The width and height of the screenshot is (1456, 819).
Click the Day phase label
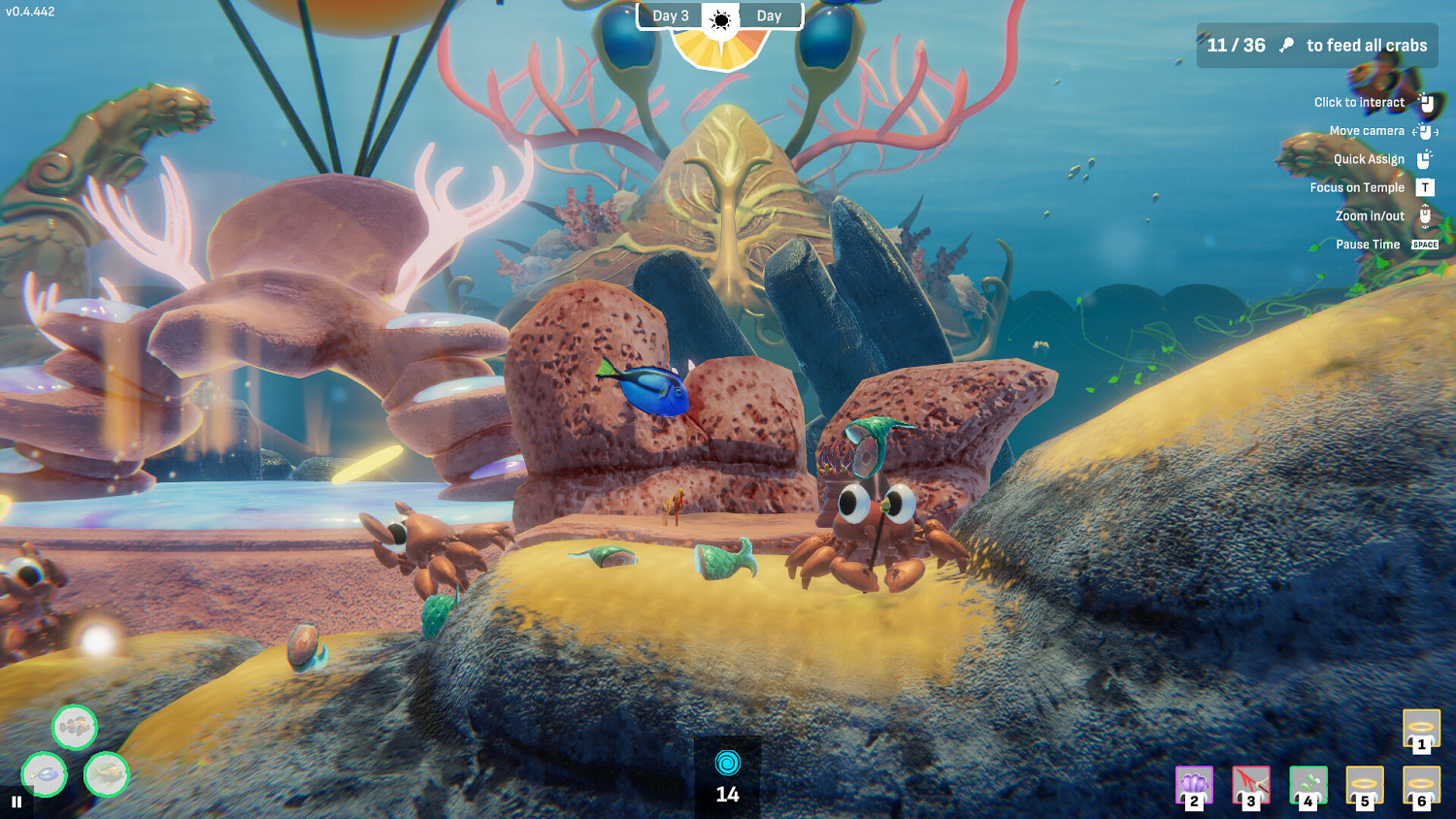coord(770,16)
